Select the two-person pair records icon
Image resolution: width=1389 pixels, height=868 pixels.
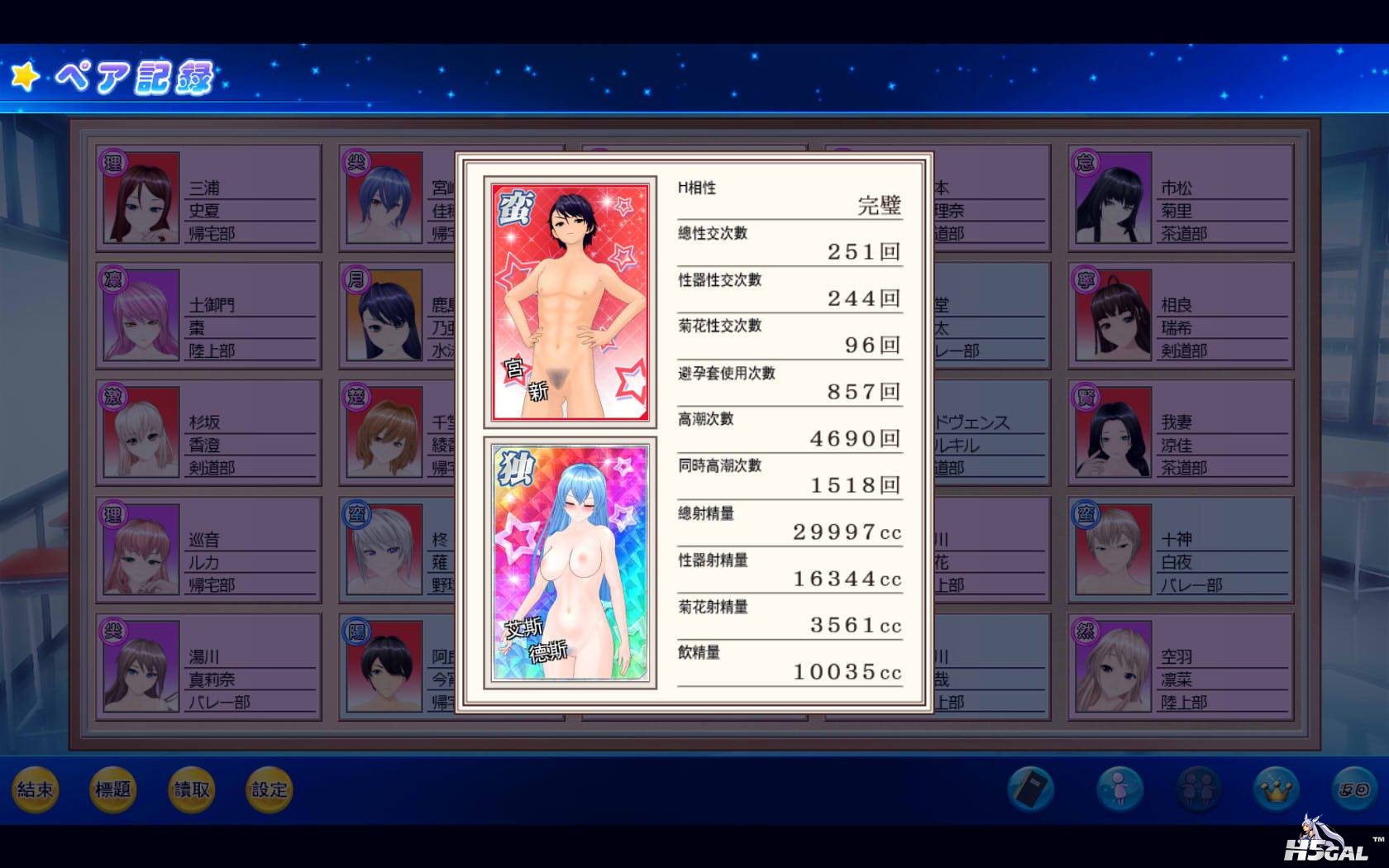click(x=1198, y=789)
